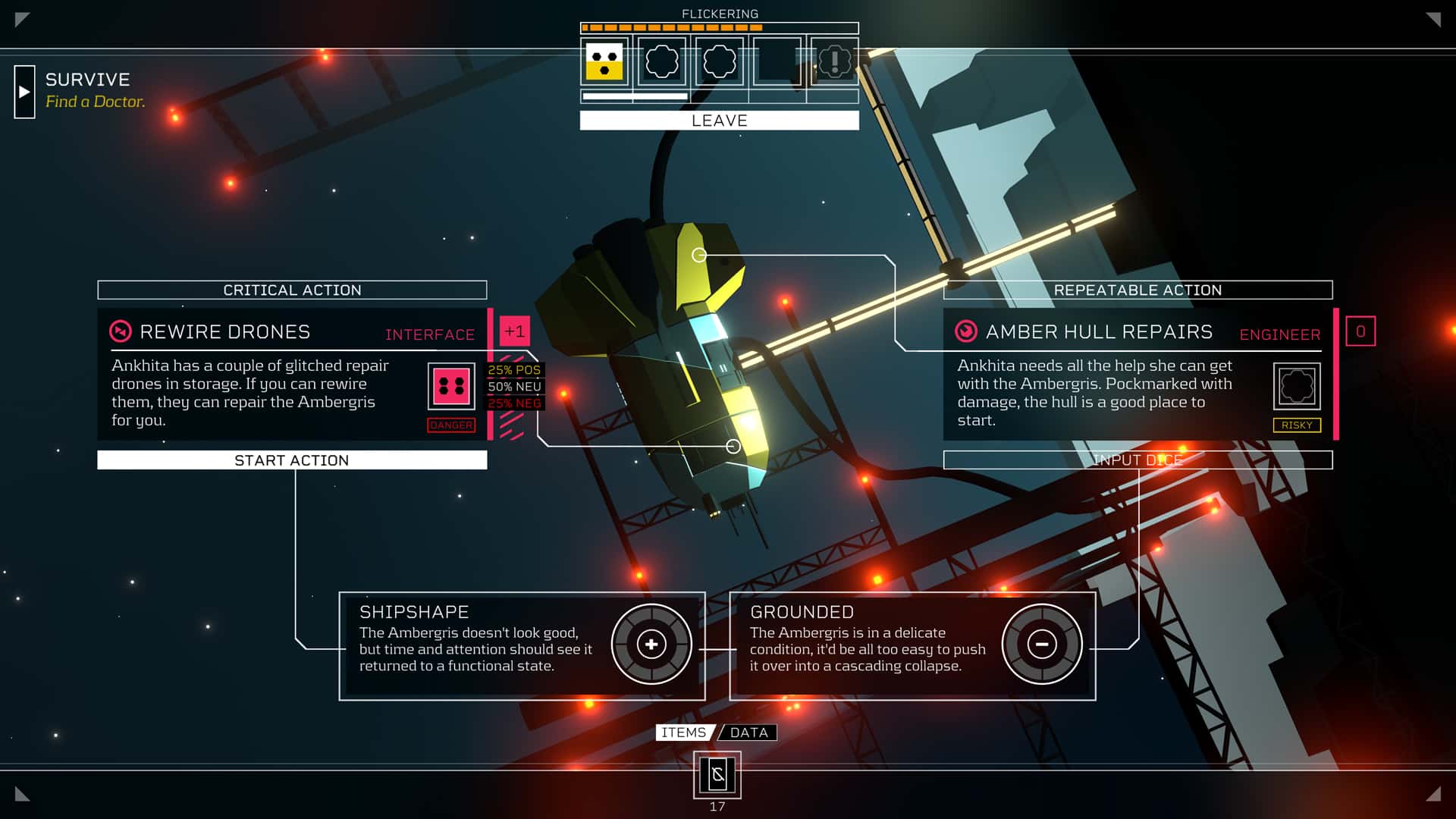Click INPUT DICE for Amber Hull Repairs
The image size is (1456, 819).
point(1137,460)
